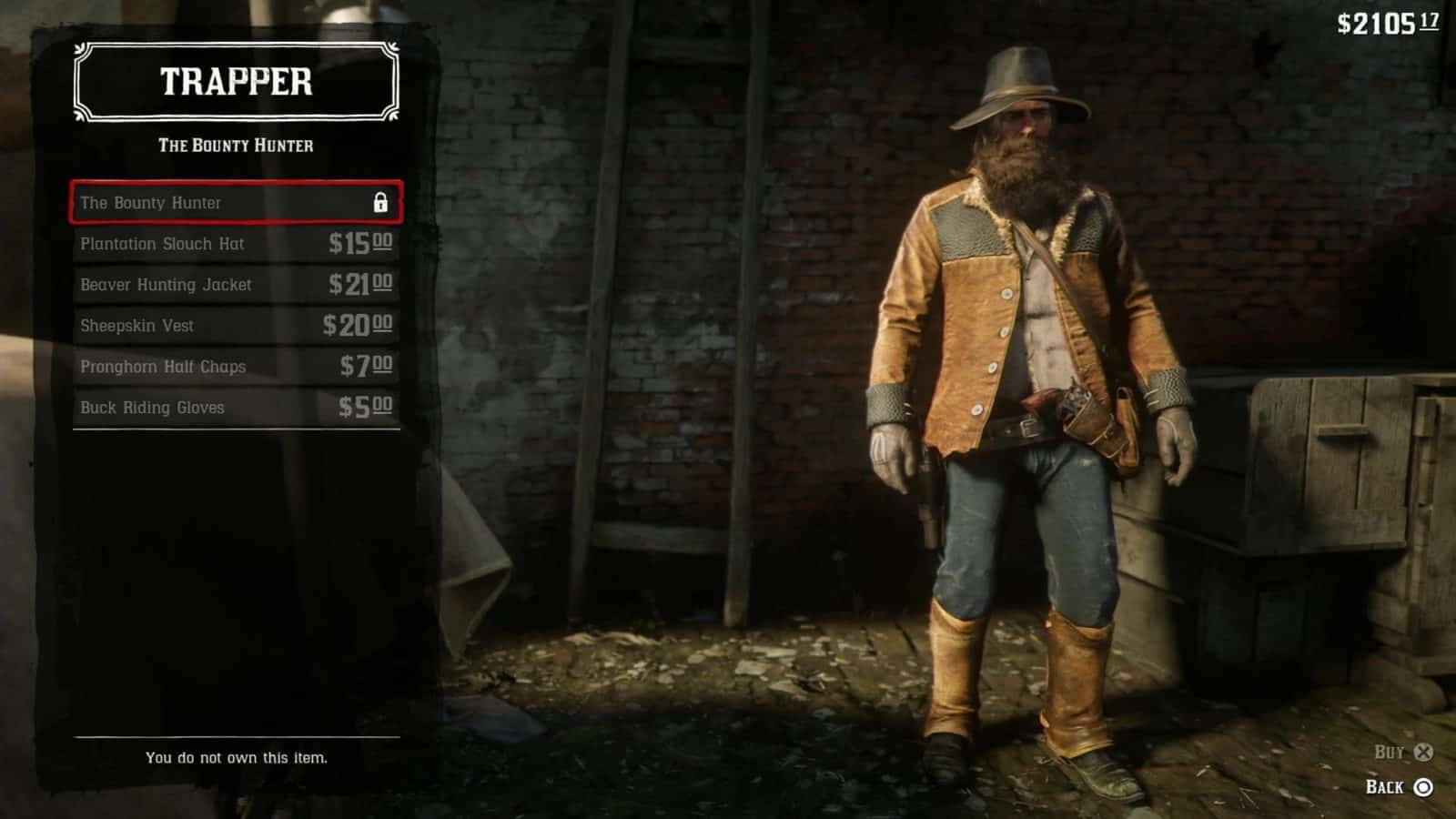Click The Bounty Hunter category label
This screenshot has height=819, width=1456.
236,144
